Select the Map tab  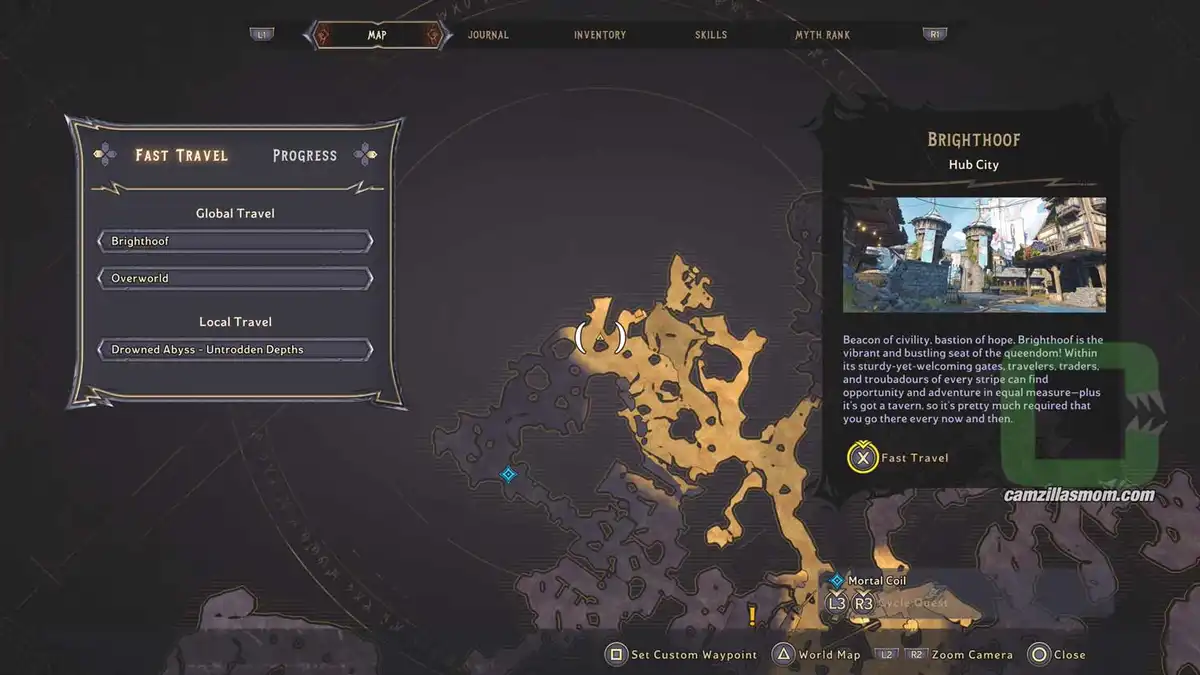377,35
